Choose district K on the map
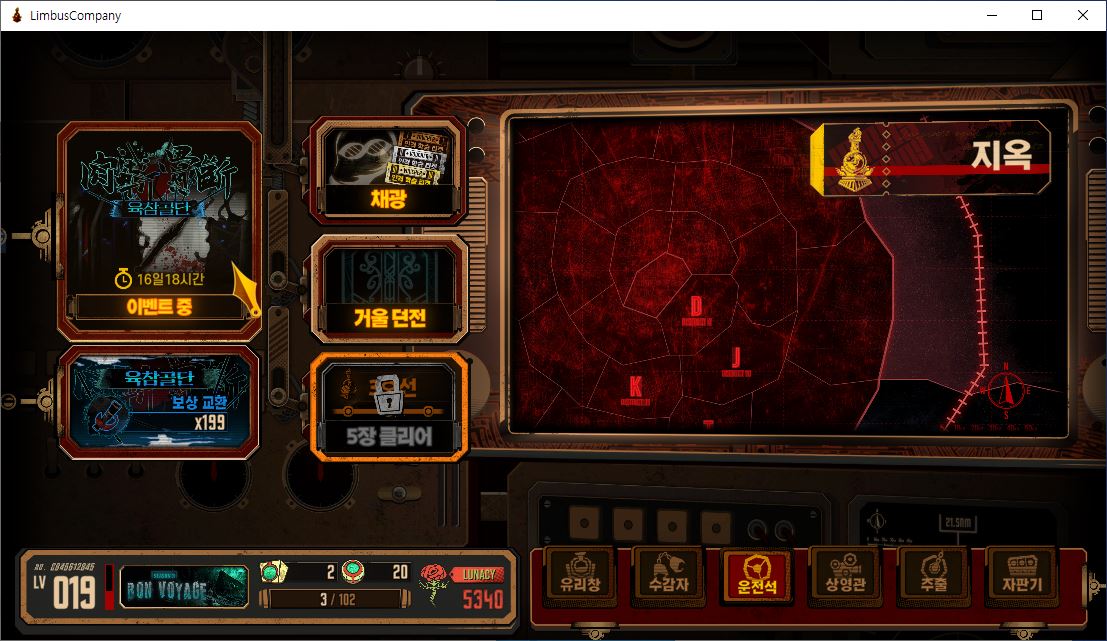The height and width of the screenshot is (641, 1107). tap(635, 390)
